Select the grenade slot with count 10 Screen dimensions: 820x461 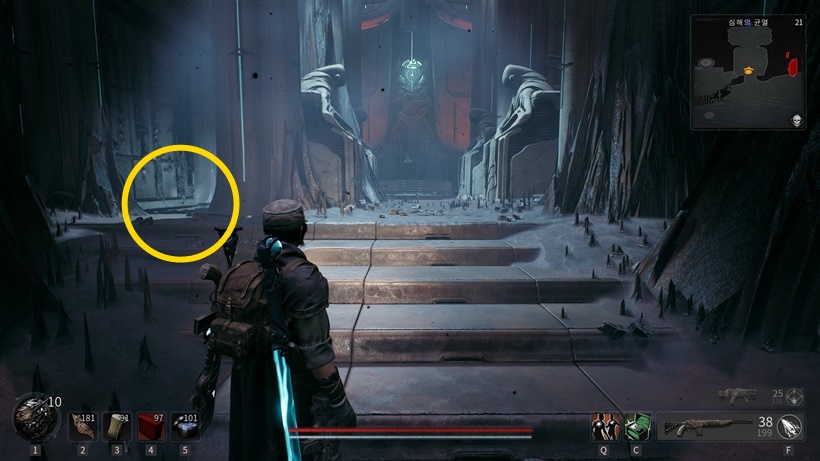[x=36, y=416]
